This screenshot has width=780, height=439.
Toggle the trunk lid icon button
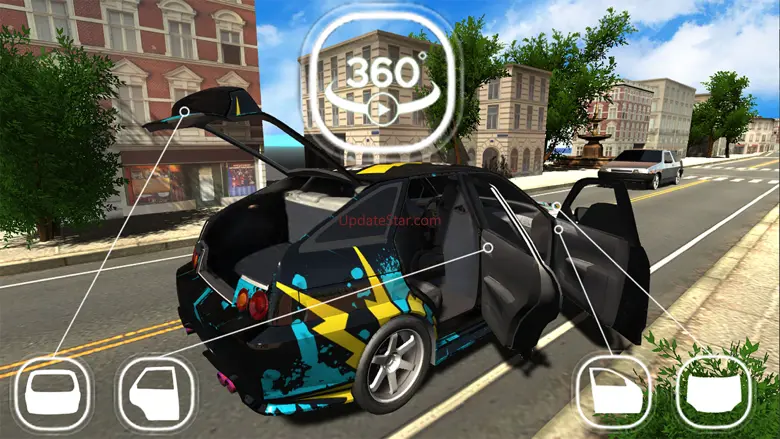pos(51,394)
